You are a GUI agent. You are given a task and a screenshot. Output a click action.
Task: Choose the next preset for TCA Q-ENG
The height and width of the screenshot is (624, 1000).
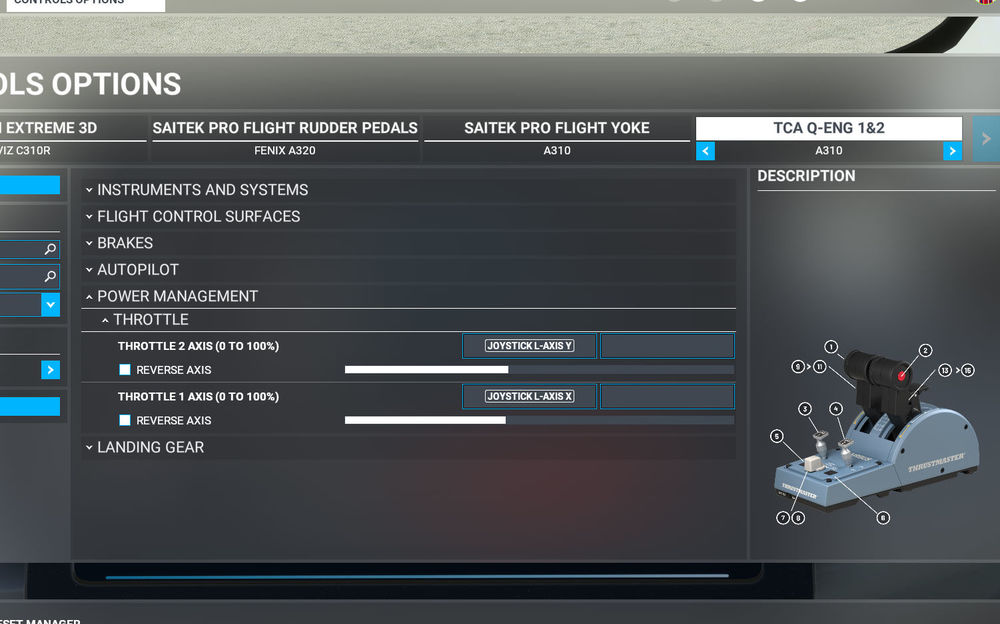[952, 151]
